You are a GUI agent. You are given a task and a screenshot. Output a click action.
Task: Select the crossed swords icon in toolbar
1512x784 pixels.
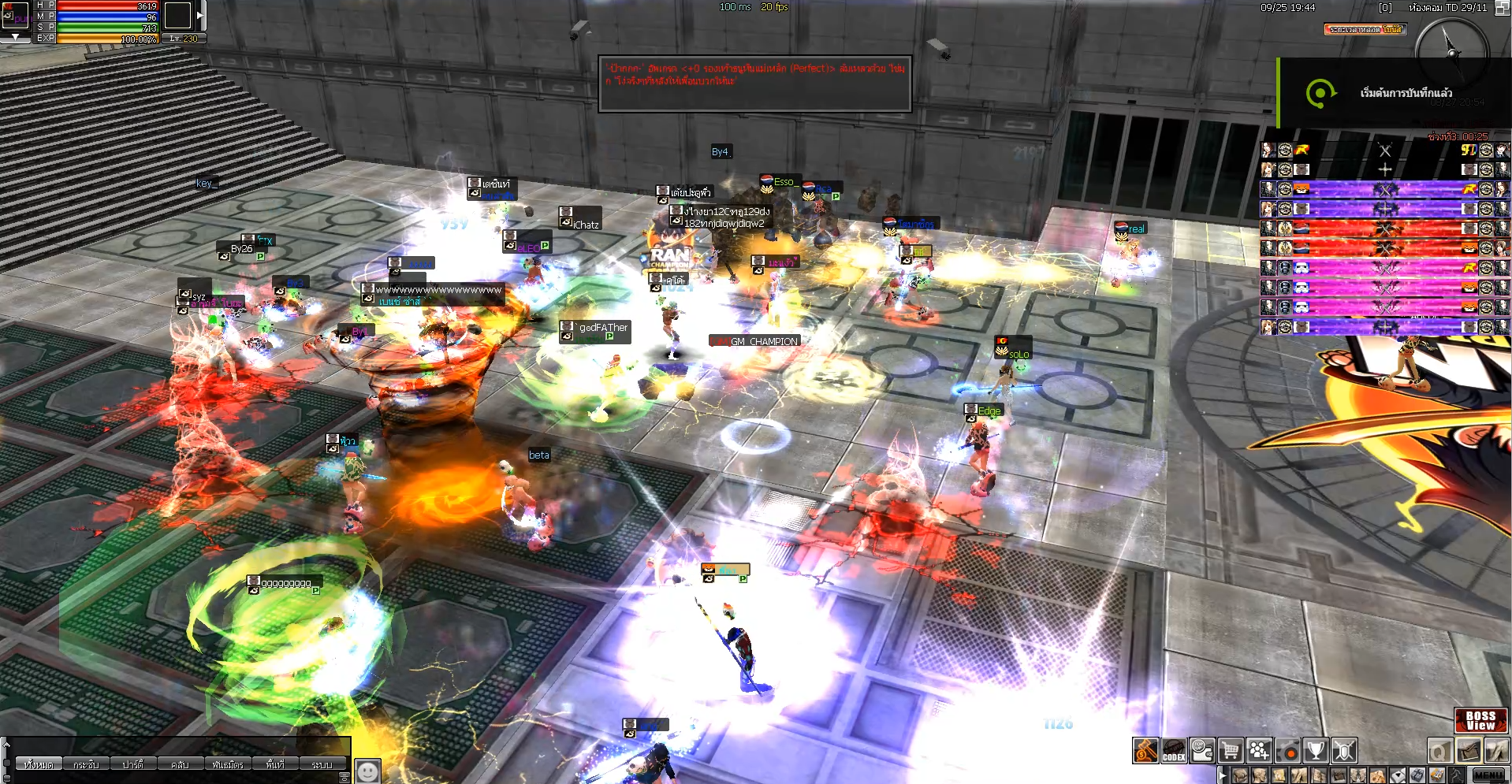point(1344,751)
